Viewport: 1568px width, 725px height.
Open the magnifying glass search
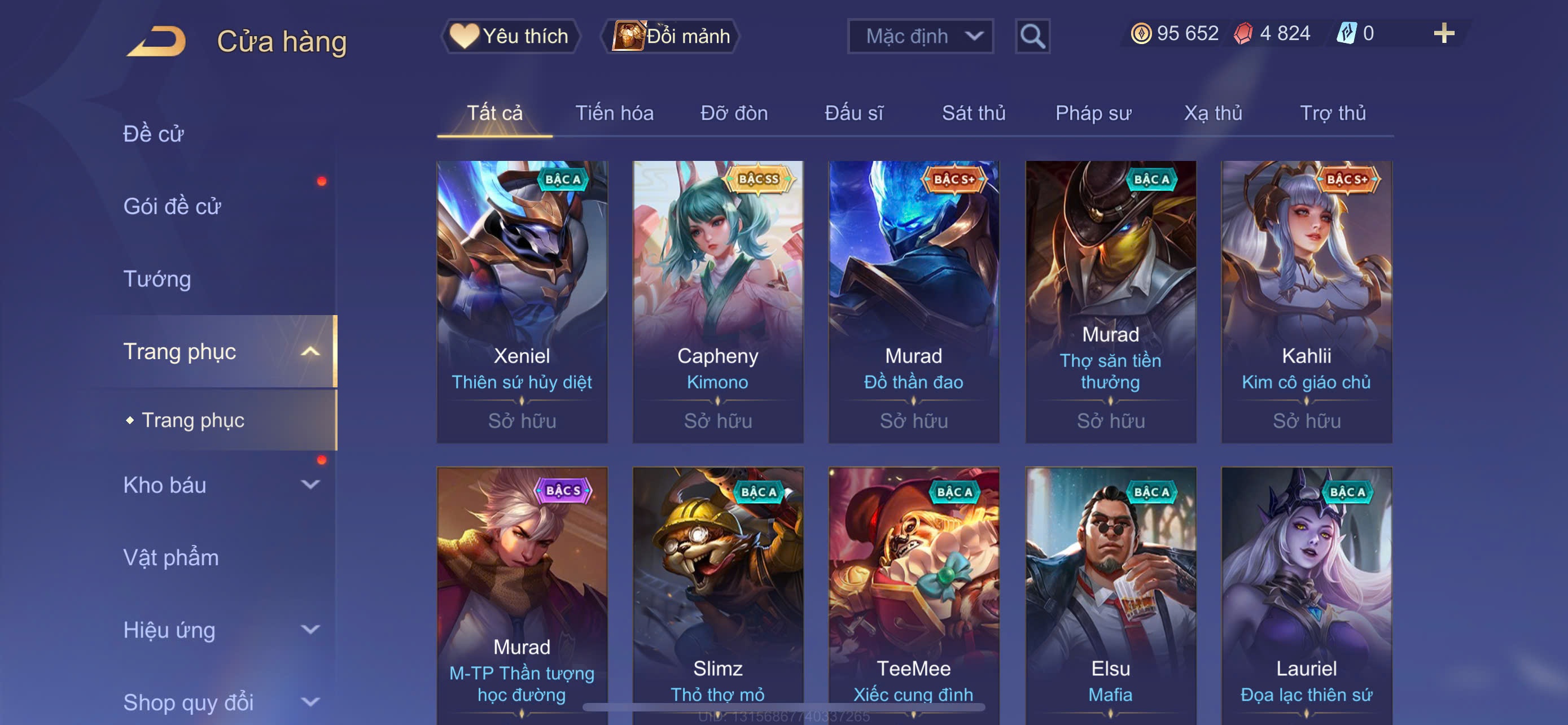coord(1032,37)
